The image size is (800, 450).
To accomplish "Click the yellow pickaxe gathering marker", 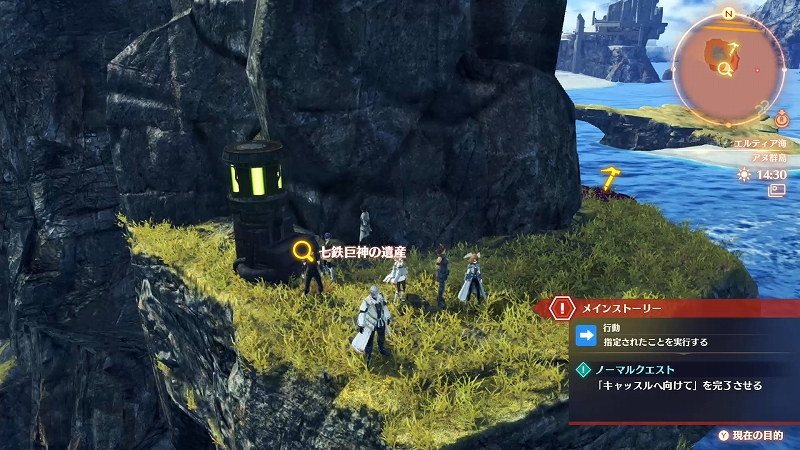I will click(609, 178).
